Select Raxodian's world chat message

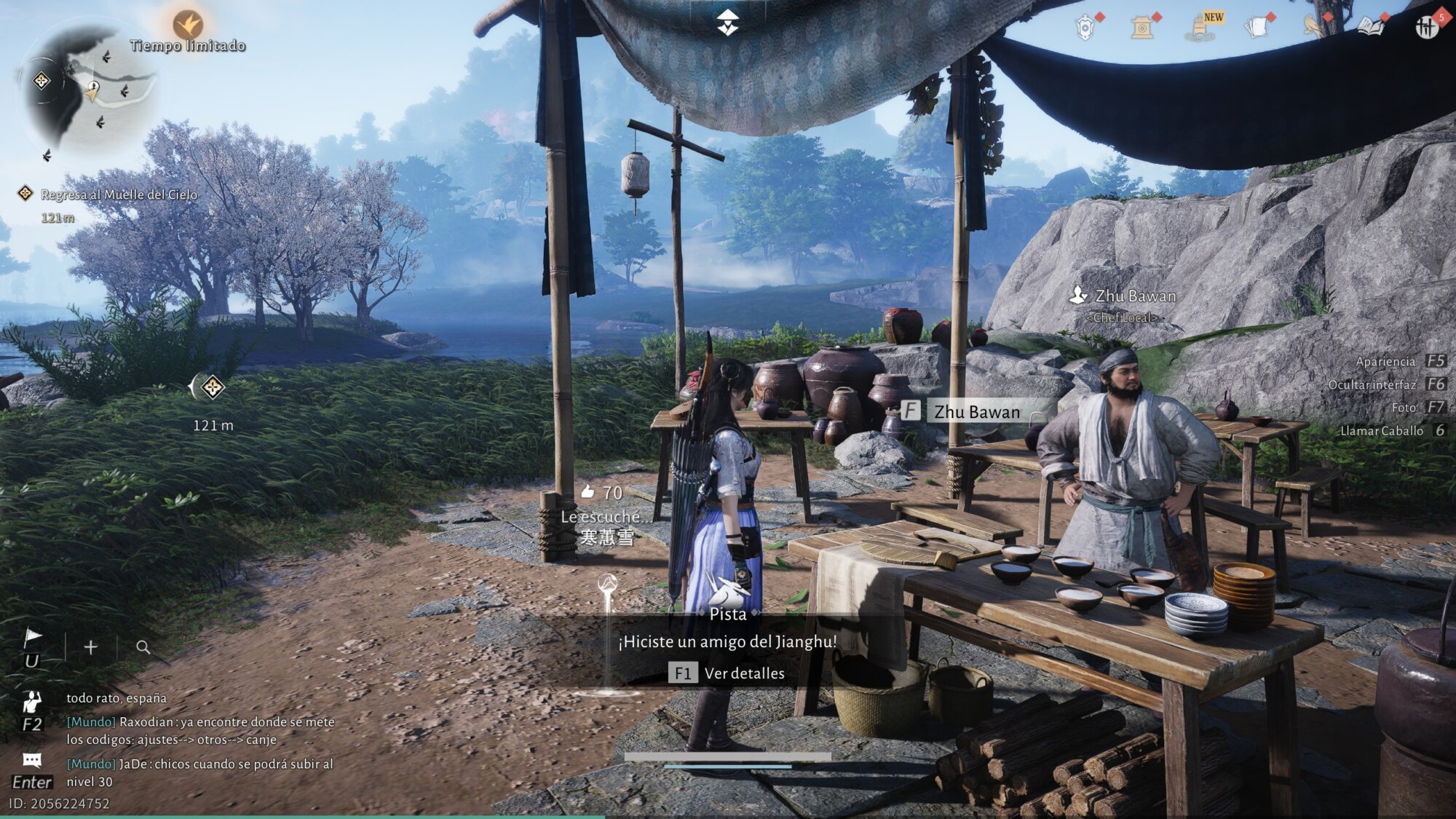point(200,730)
